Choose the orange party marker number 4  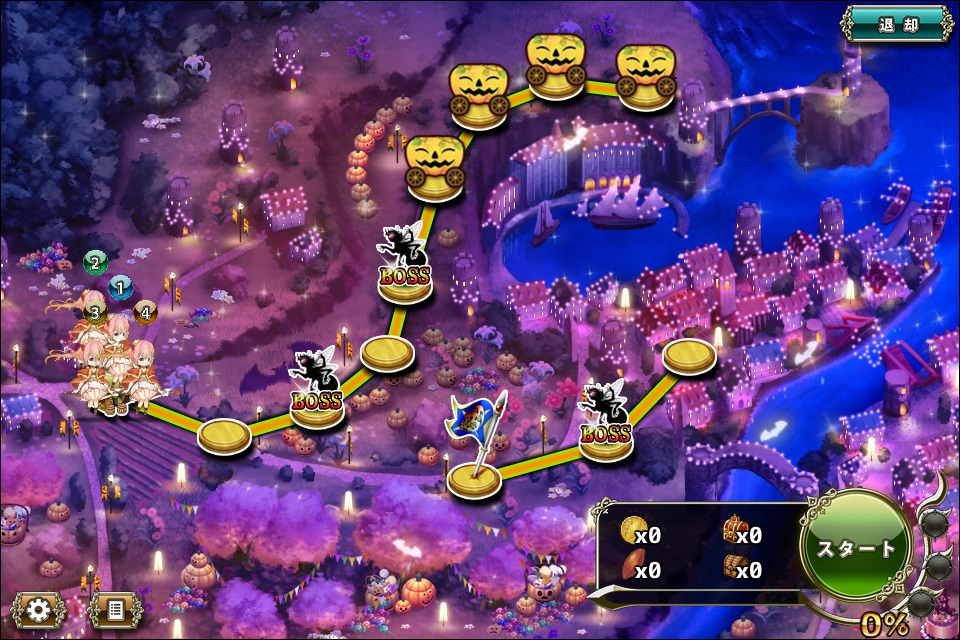coord(145,313)
